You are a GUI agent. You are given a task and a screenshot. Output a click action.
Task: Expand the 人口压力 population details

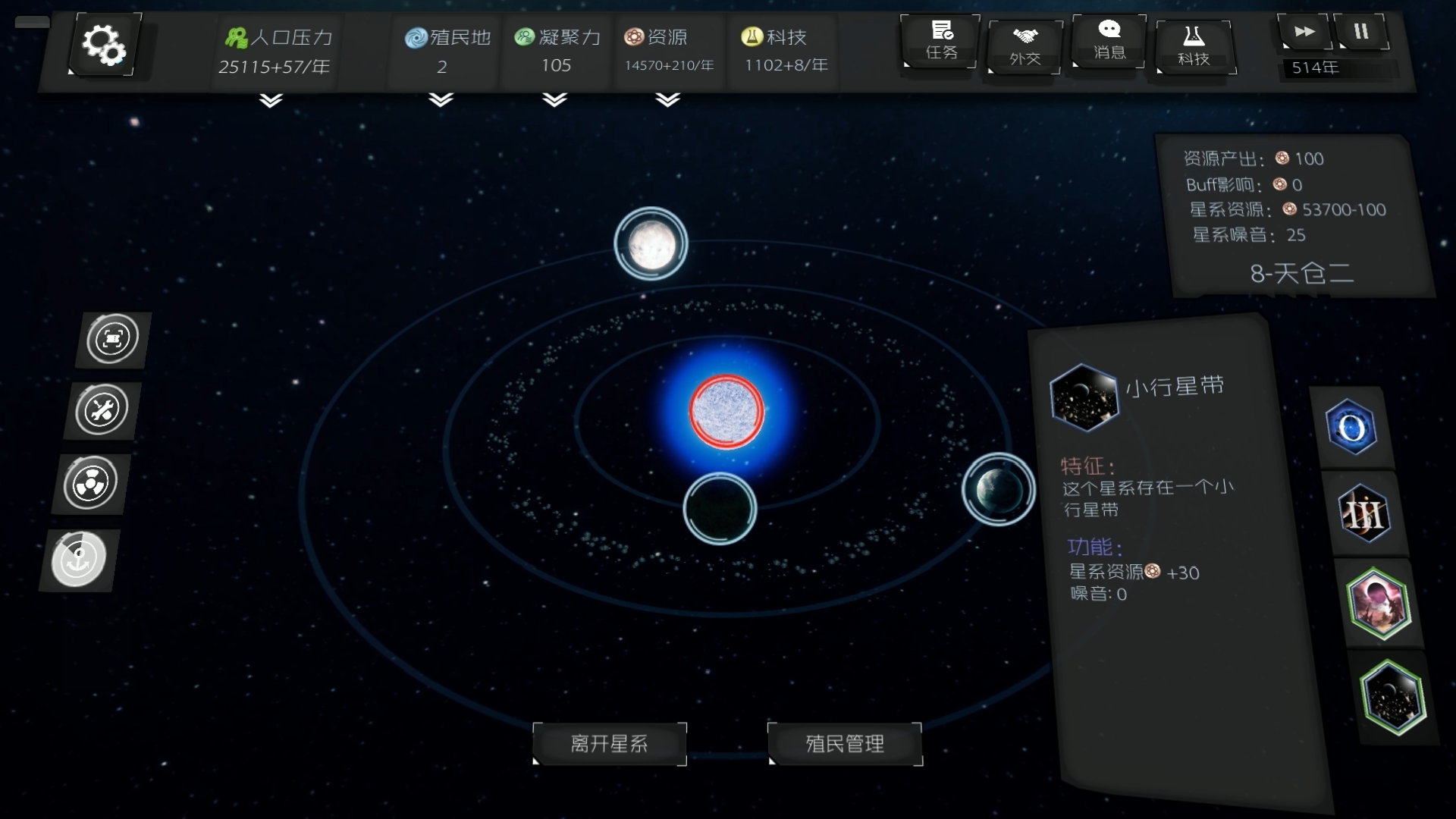click(270, 99)
